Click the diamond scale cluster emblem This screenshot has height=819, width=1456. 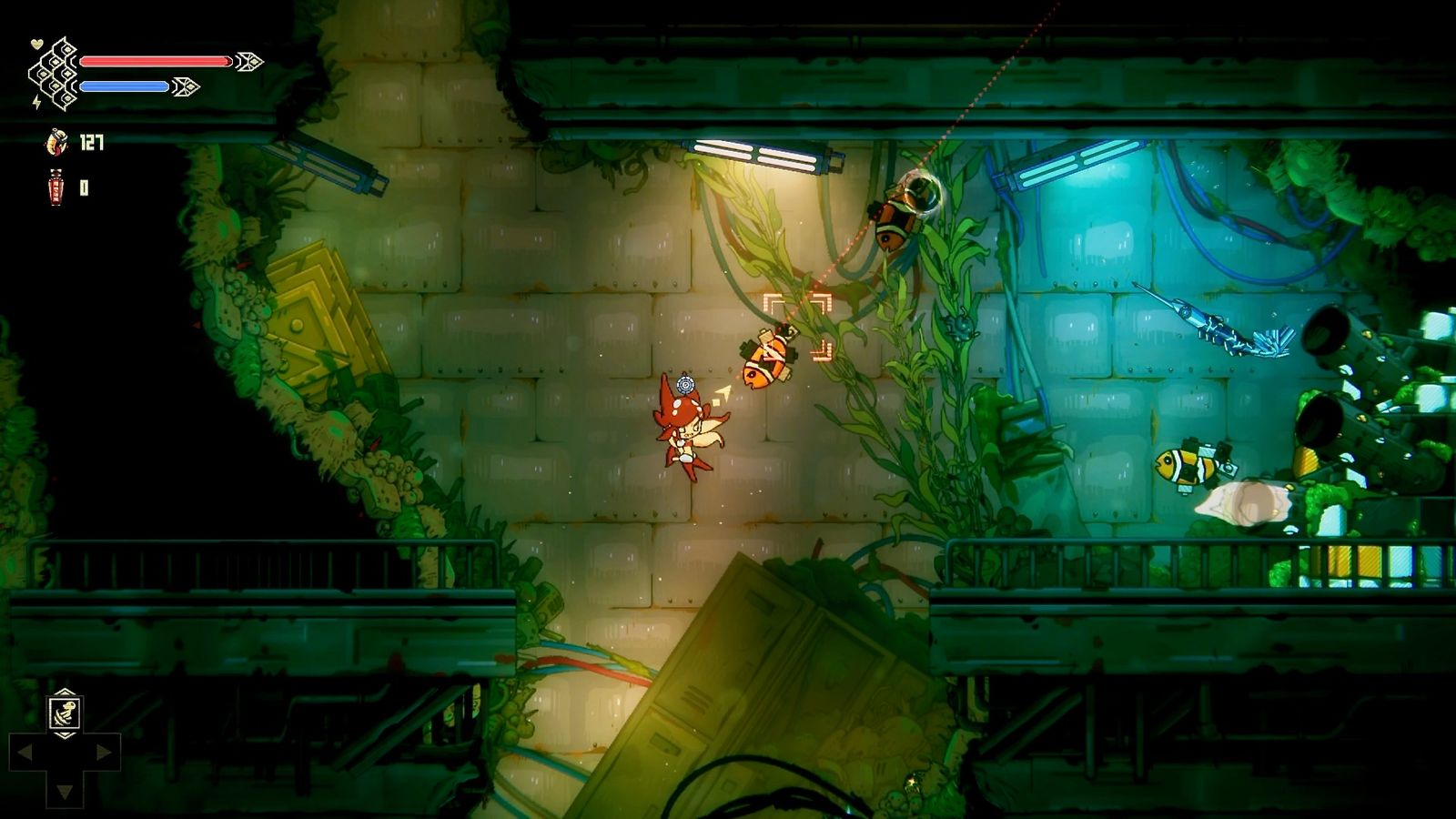53,75
